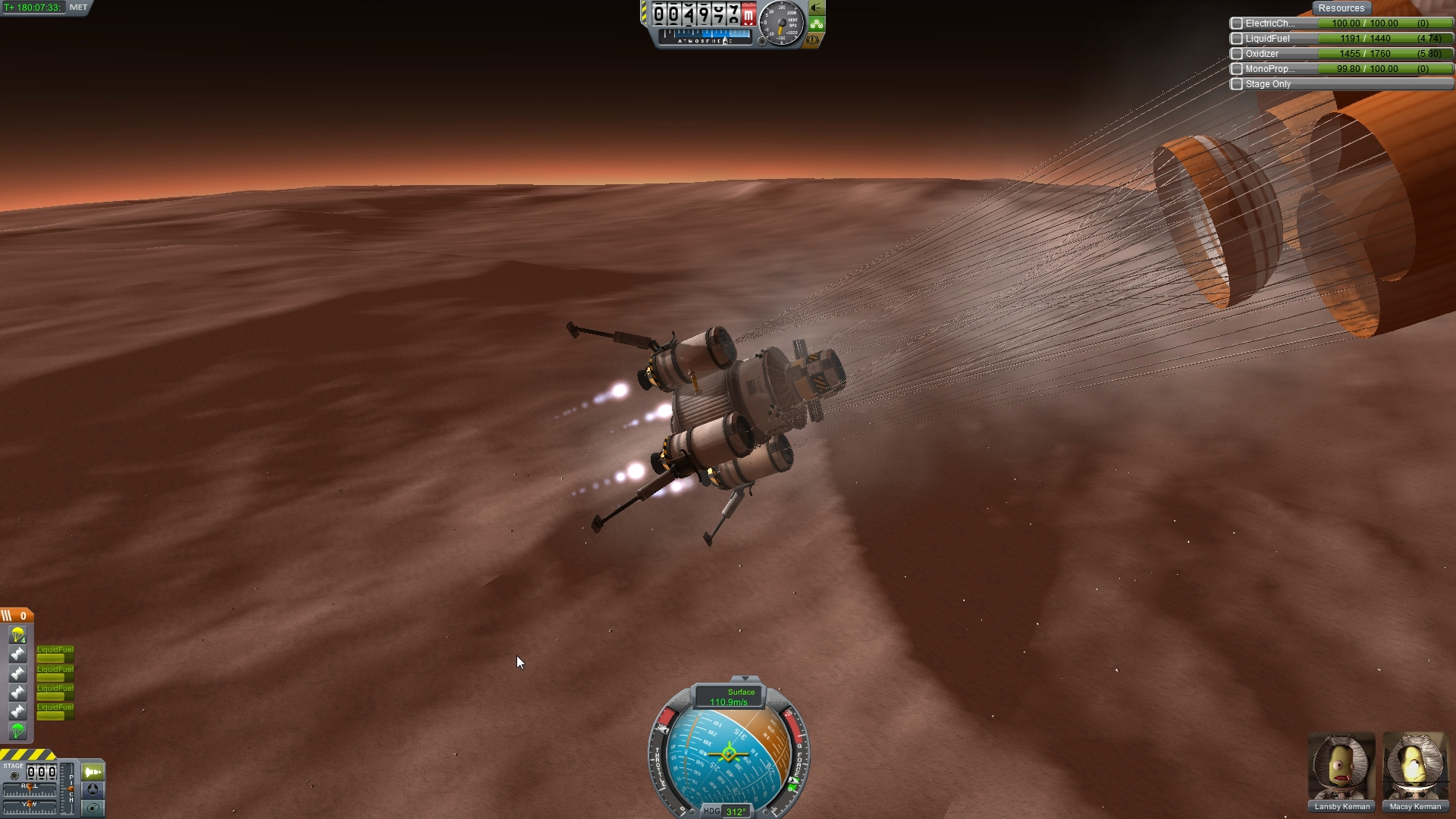Tick the LiquidFuel resource checkbox

[x=1237, y=39]
